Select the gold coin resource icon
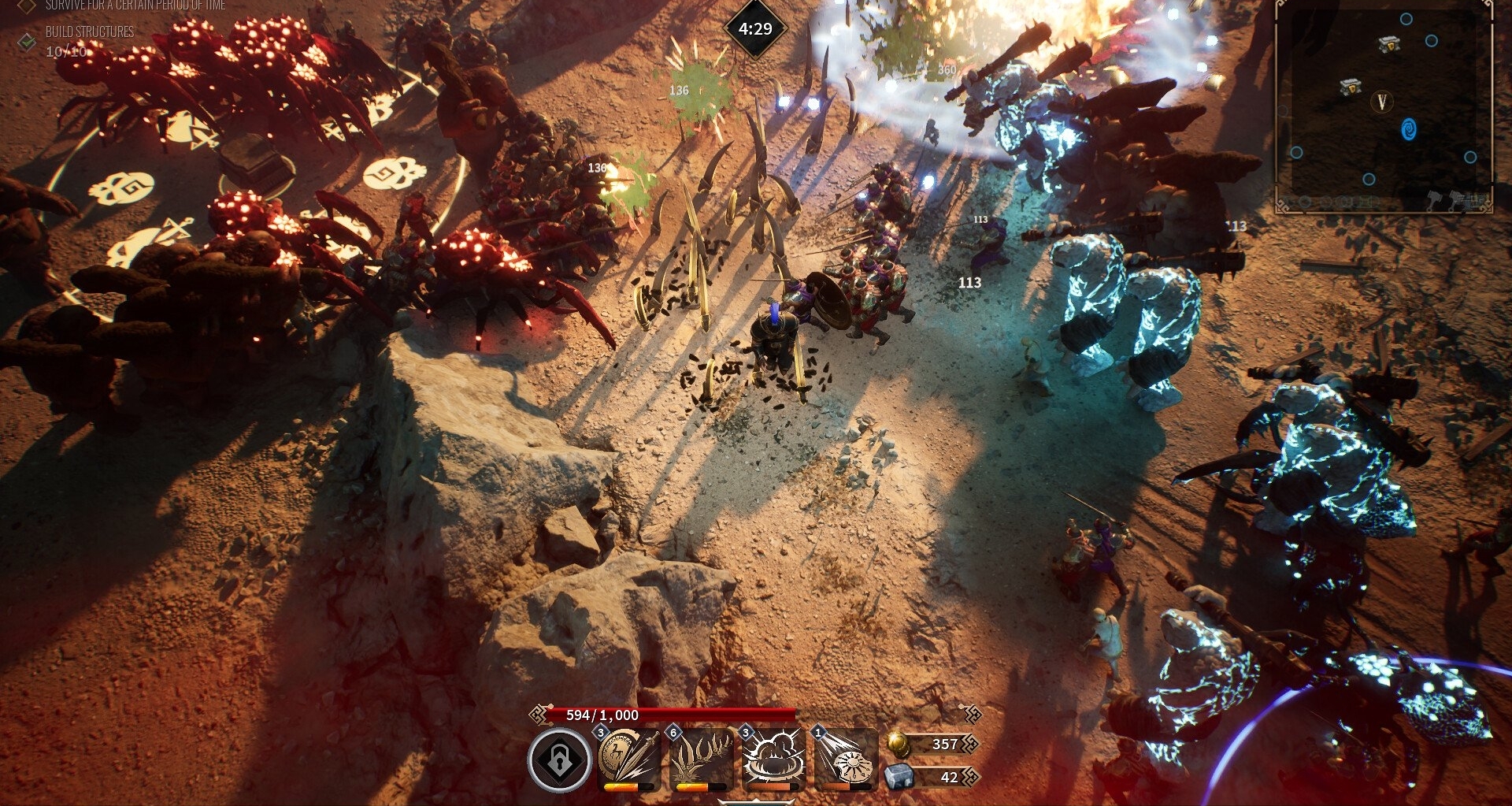Screen dimensions: 1512x806 899,744
